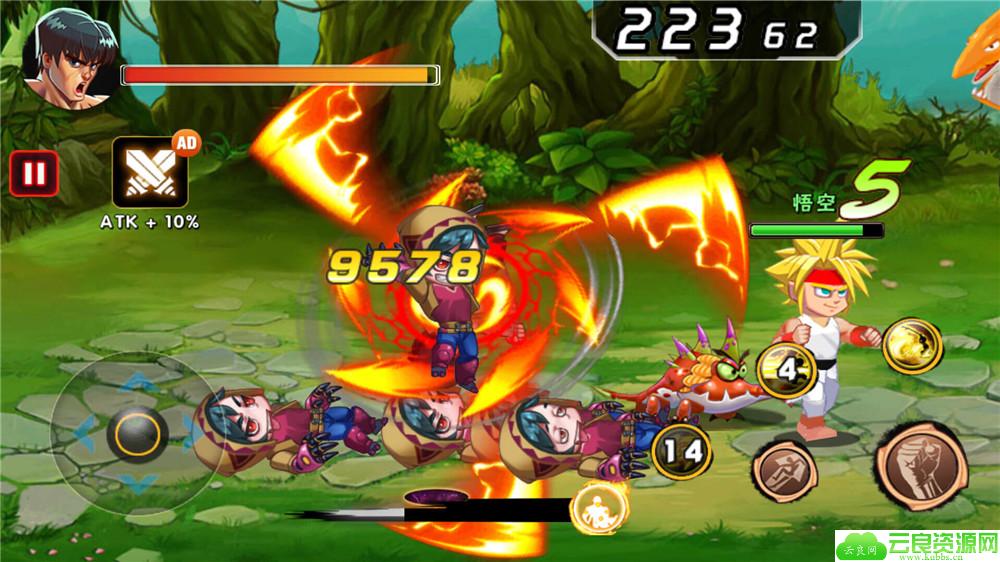1000x562 pixels.
Task: Pause the game with the red pause button
Action: coord(34,174)
